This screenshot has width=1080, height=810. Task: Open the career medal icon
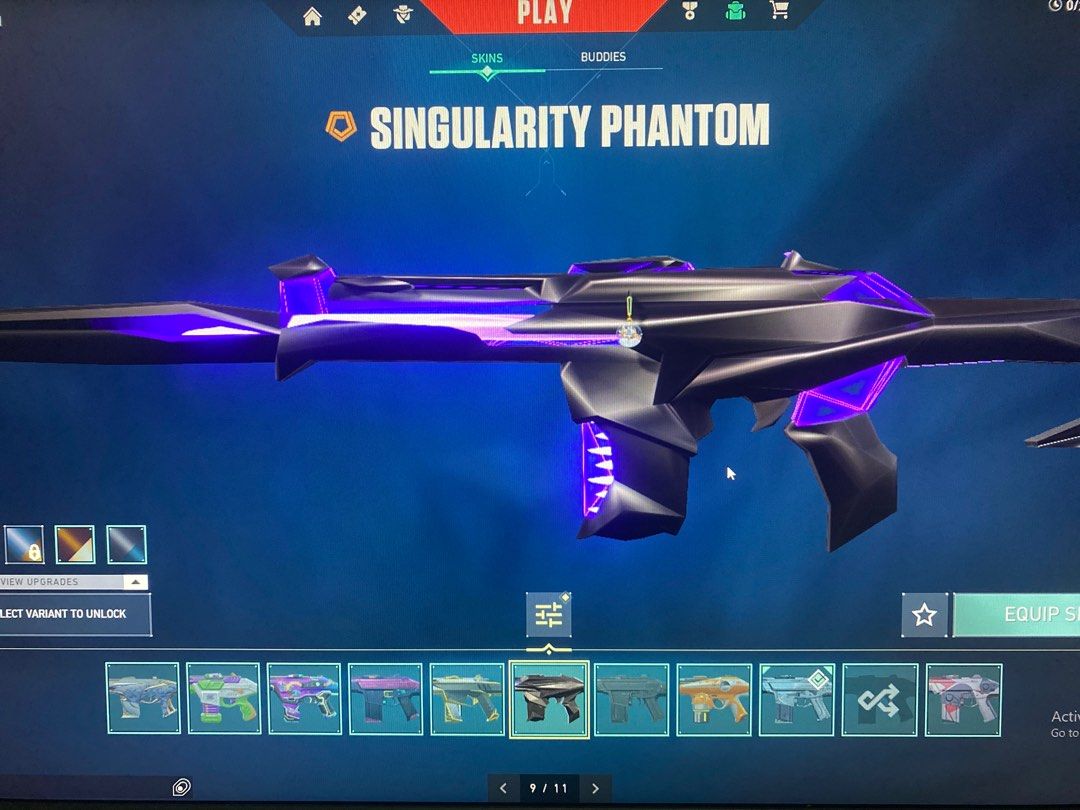pyautogui.click(x=689, y=12)
